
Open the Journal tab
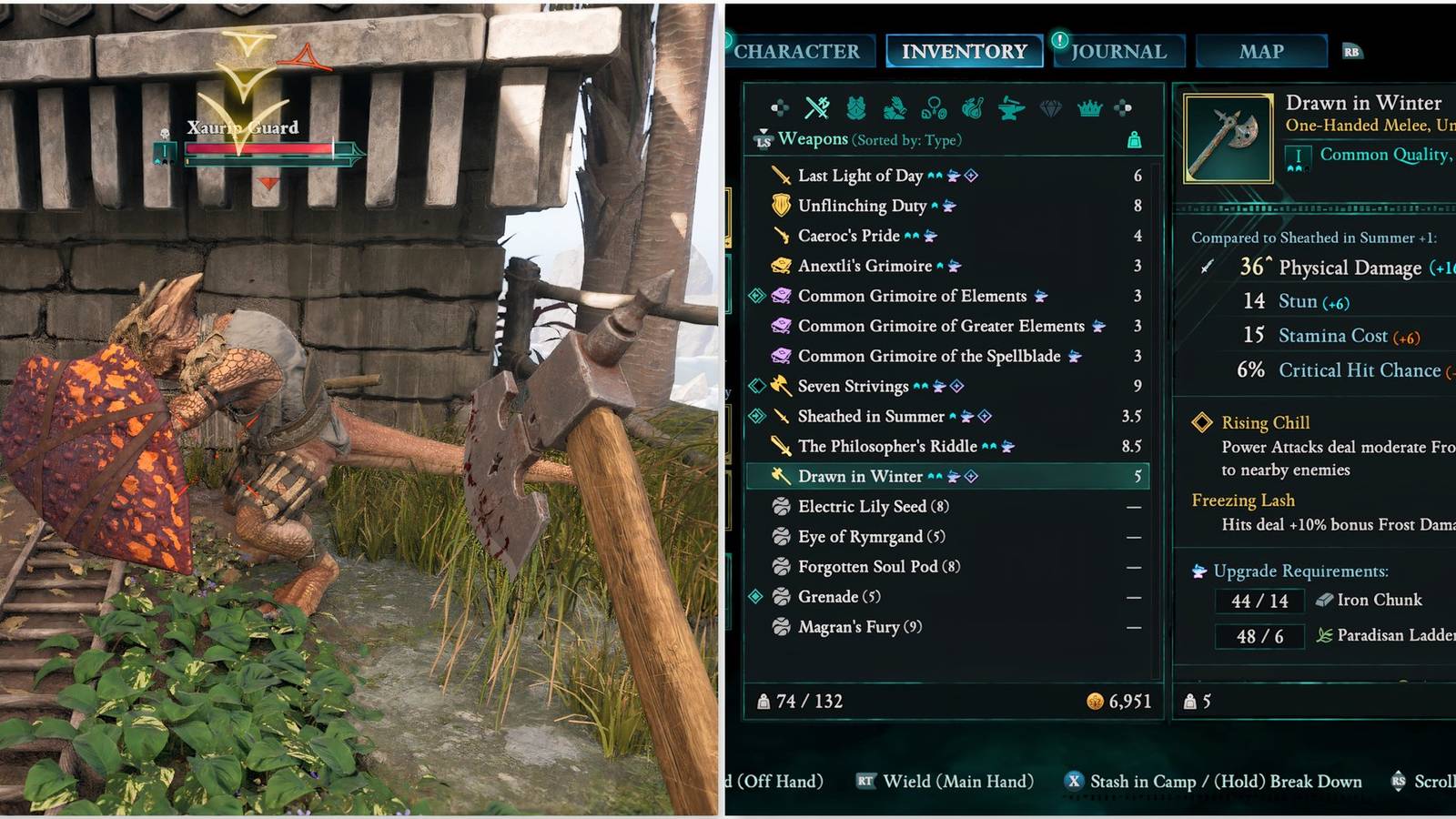pyautogui.click(x=1118, y=52)
